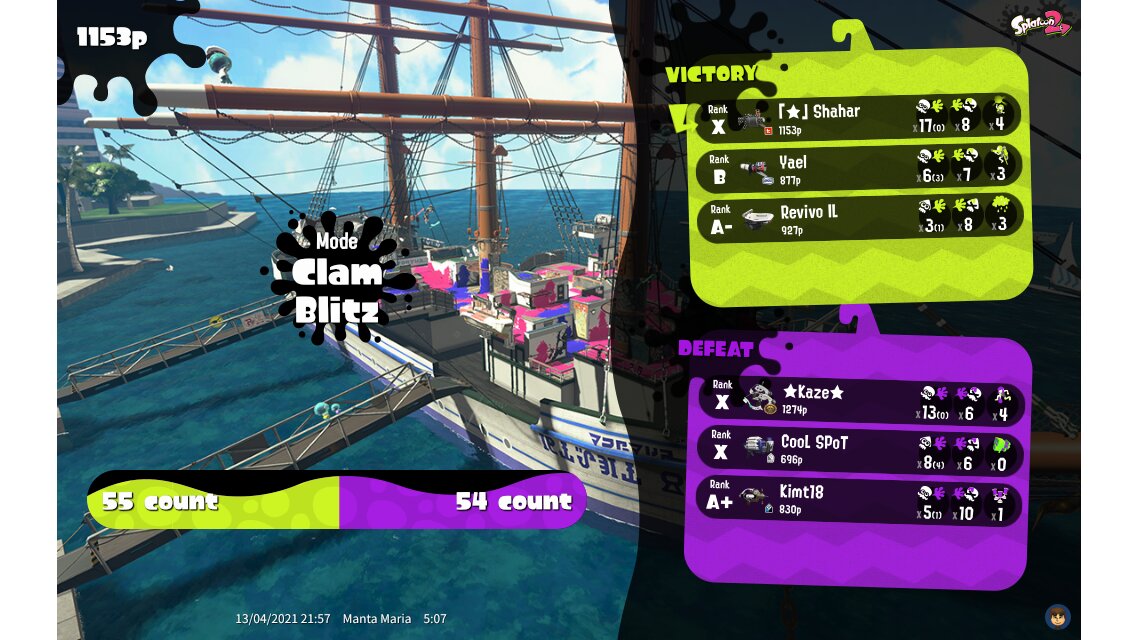Click the Splatoon 2 logo
The image size is (1138, 640).
(1040, 24)
